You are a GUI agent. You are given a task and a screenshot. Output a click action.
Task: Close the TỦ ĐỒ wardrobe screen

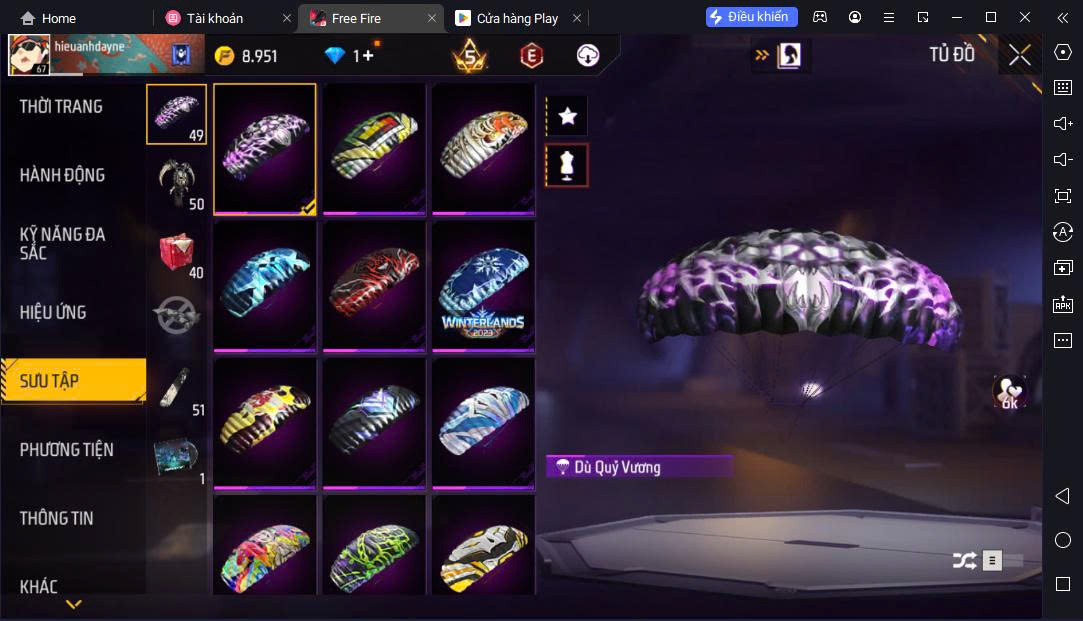coord(1019,55)
